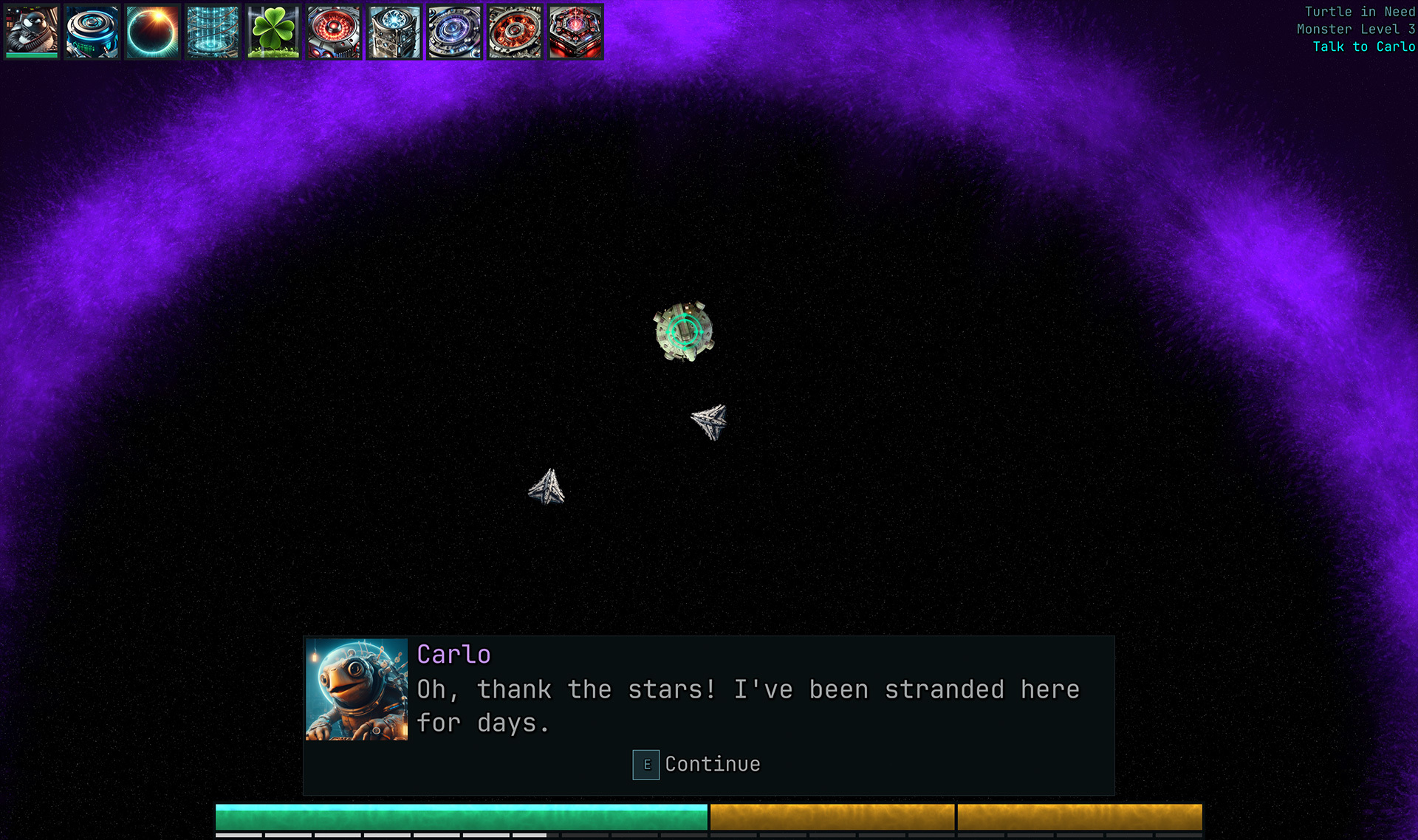Select the tesla coil tower icon
The image size is (1418, 840).
(x=213, y=31)
